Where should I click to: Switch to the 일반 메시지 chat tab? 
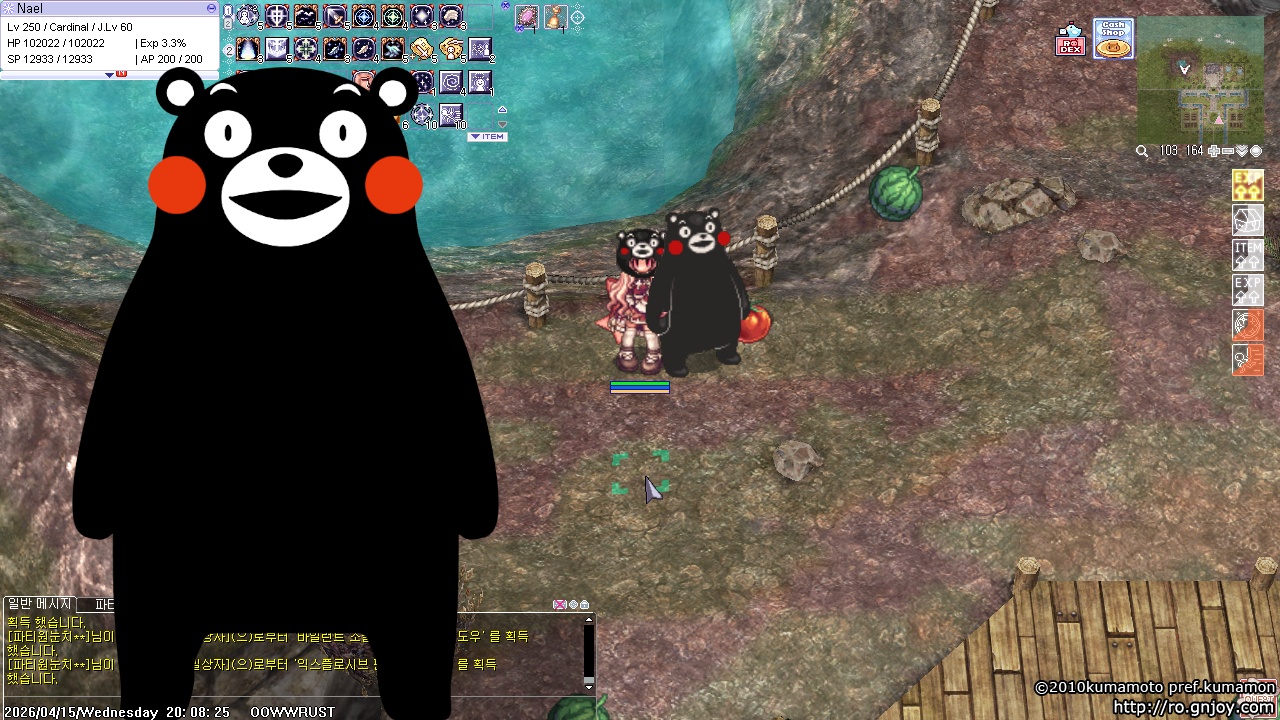[39, 604]
